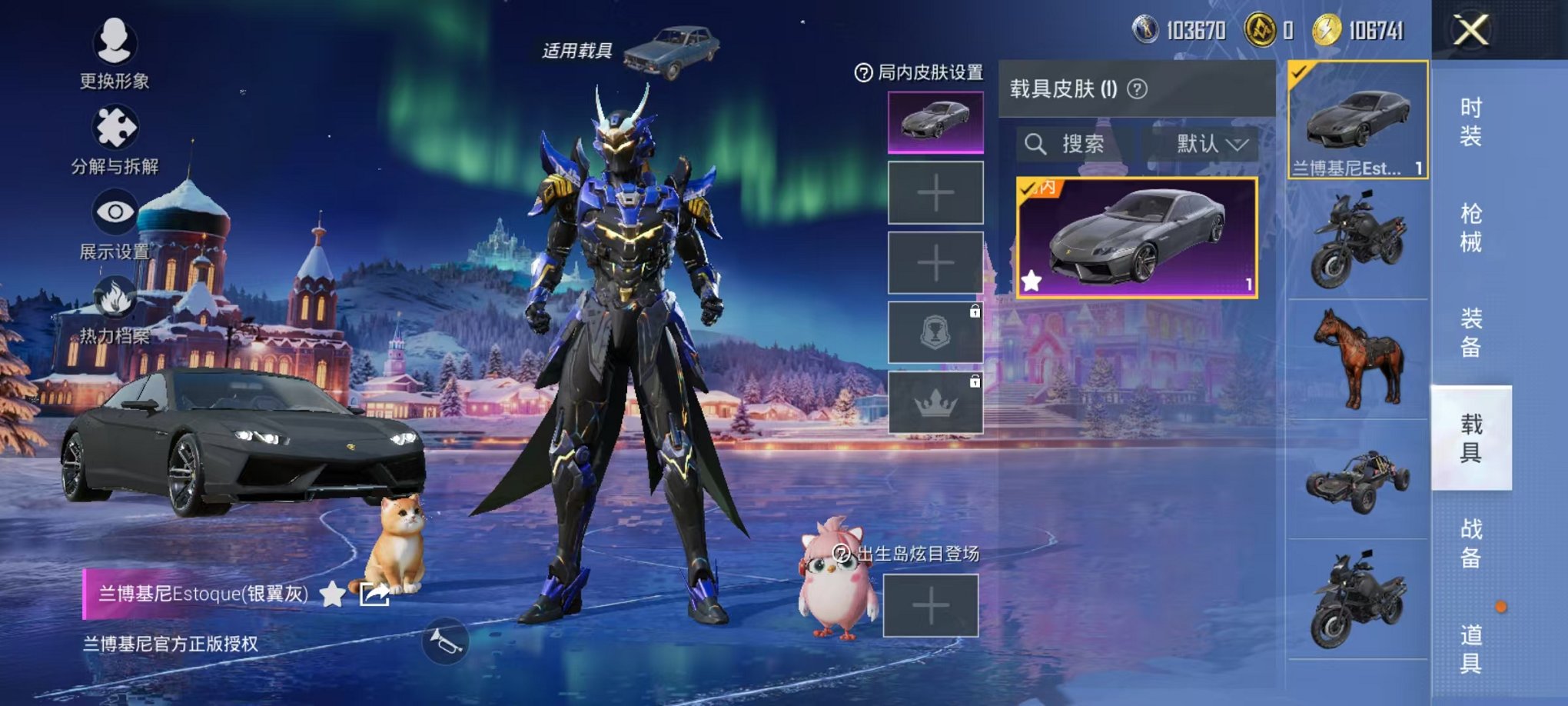The height and width of the screenshot is (706, 1568).
Task: Toggle the 局内 checkmark on the skin card
Action: (x=1026, y=187)
